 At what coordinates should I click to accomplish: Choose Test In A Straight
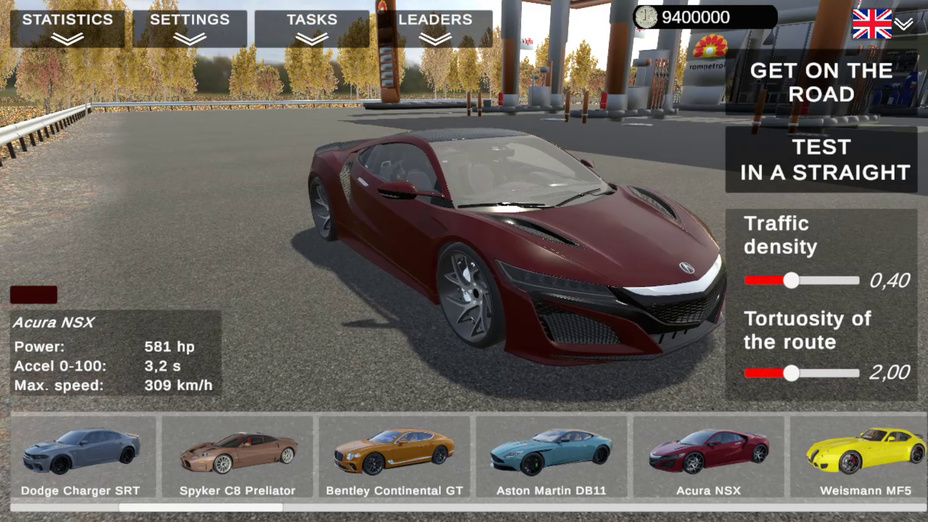(820, 160)
